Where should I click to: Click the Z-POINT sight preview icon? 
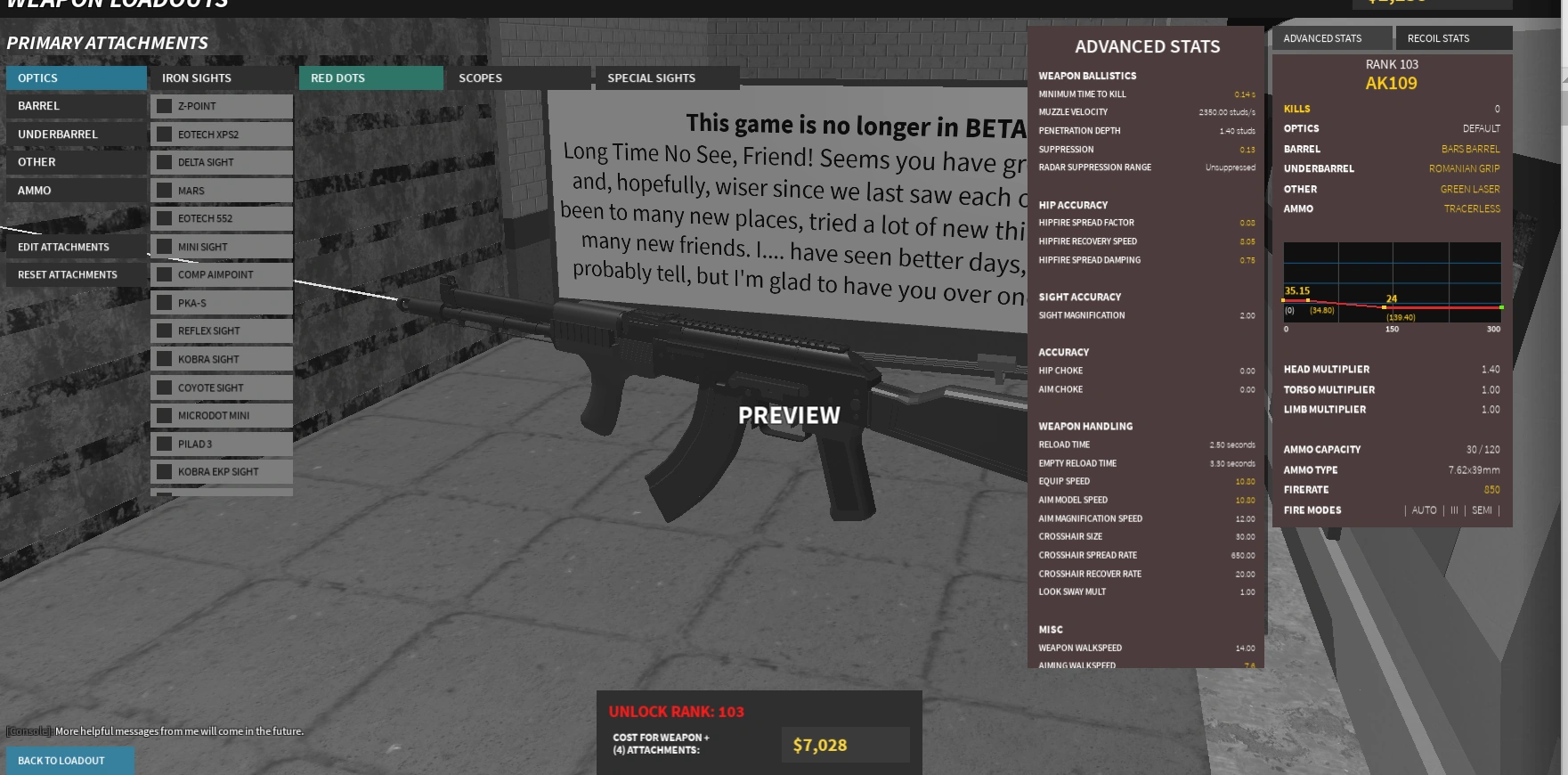[162, 105]
